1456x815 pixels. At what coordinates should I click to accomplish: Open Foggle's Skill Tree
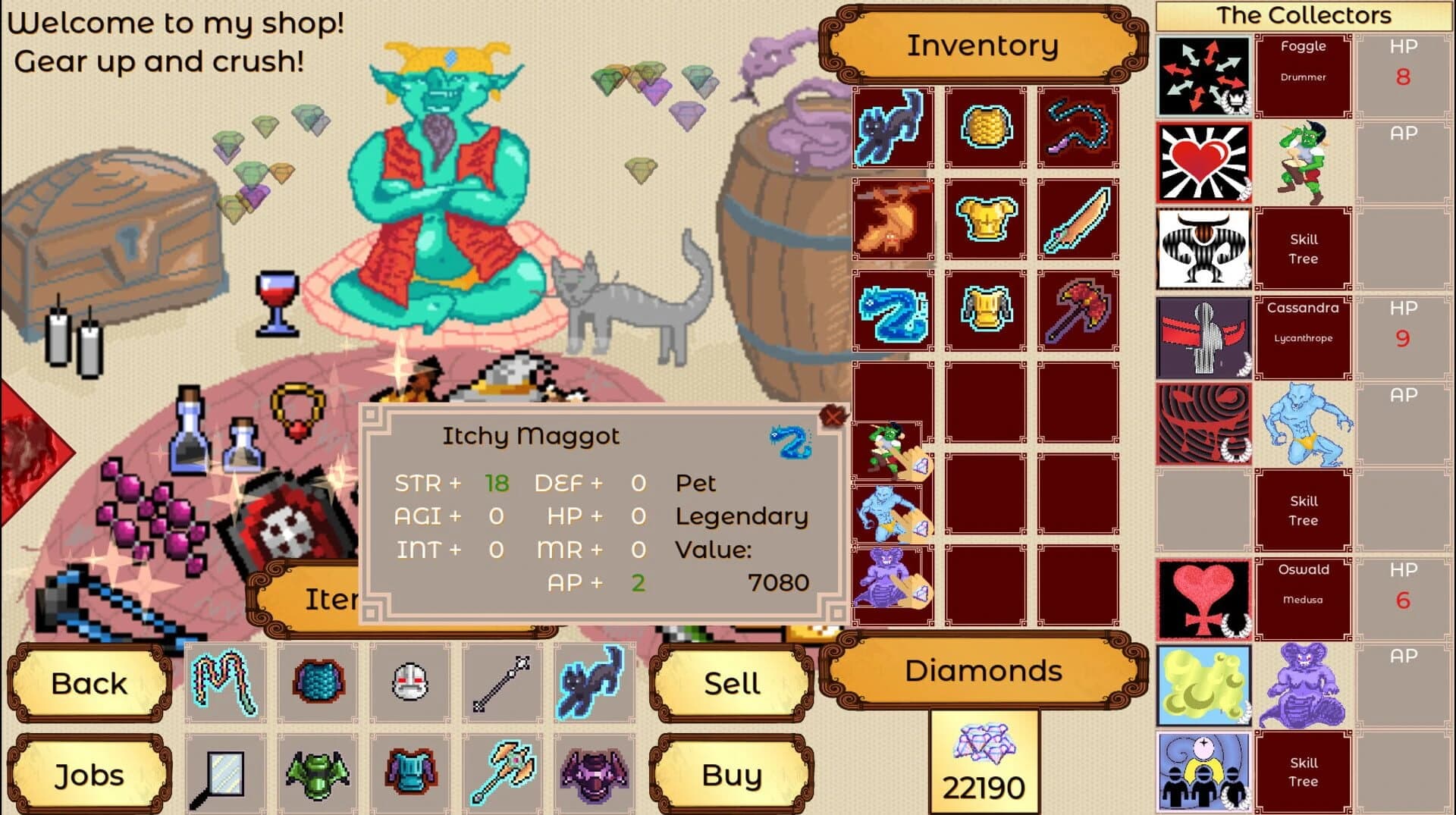(x=1303, y=249)
